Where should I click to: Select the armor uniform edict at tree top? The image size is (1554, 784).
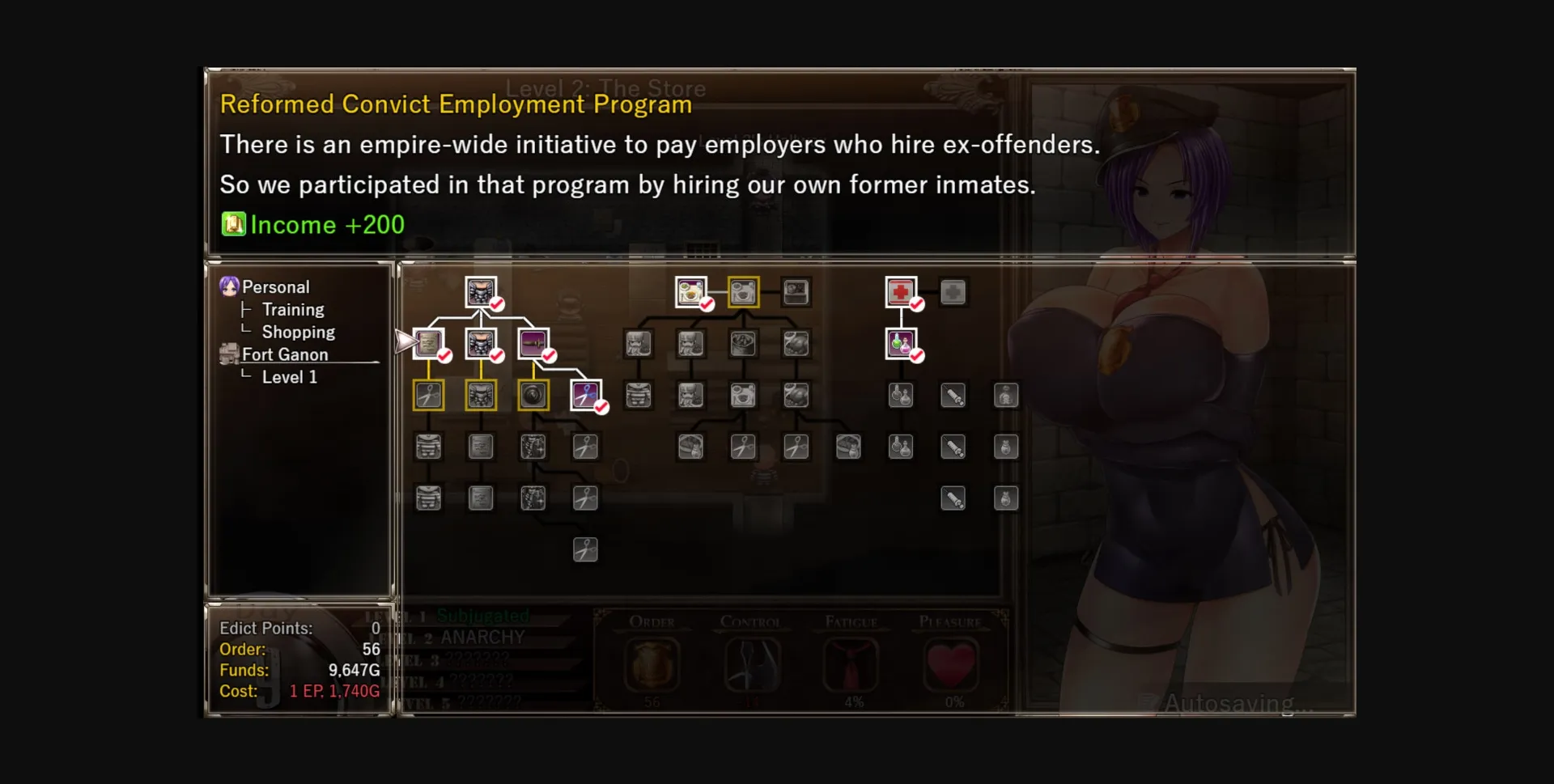pyautogui.click(x=482, y=293)
